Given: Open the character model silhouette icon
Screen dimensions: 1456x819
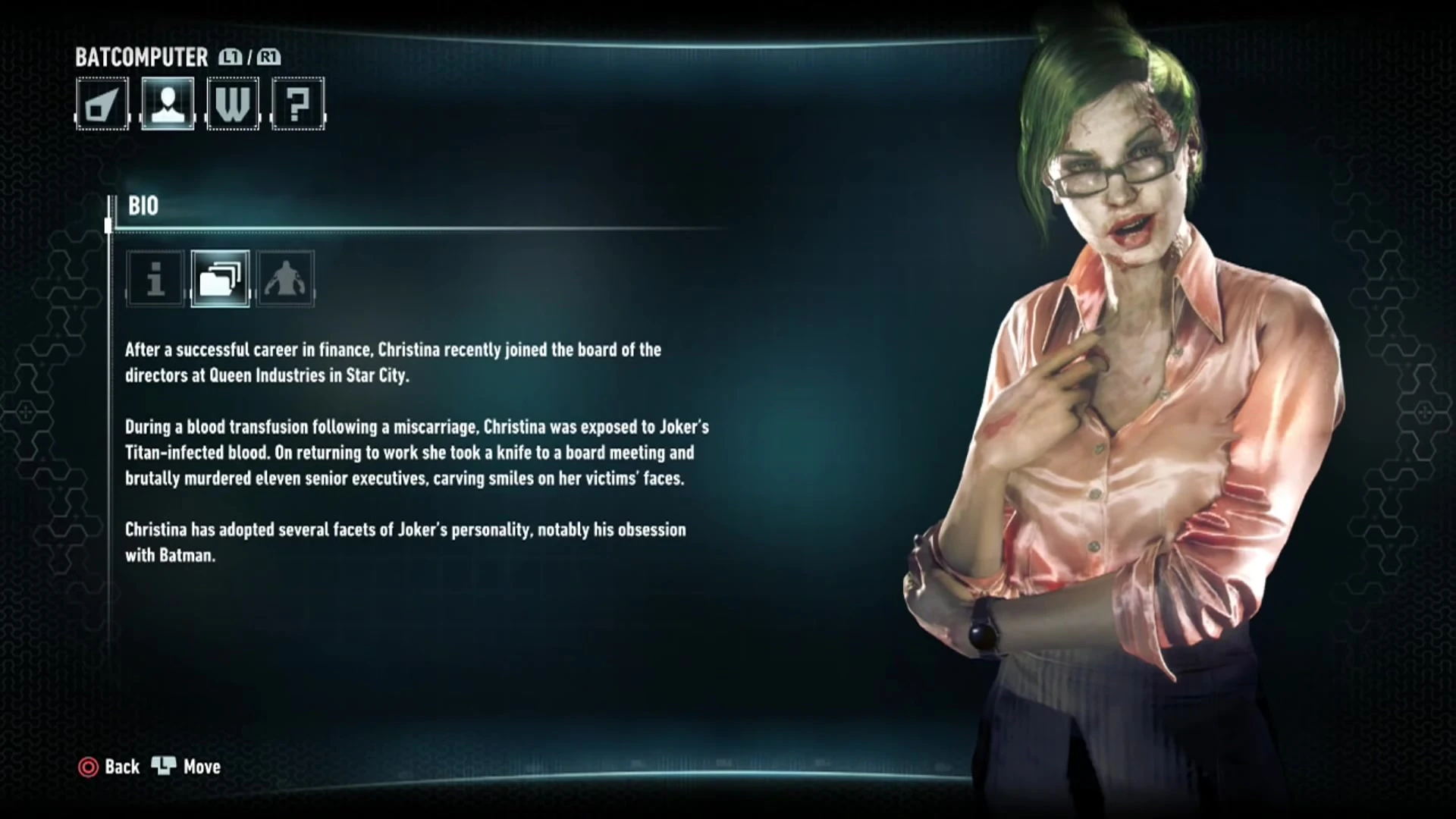Looking at the screenshot, I should pos(285,279).
